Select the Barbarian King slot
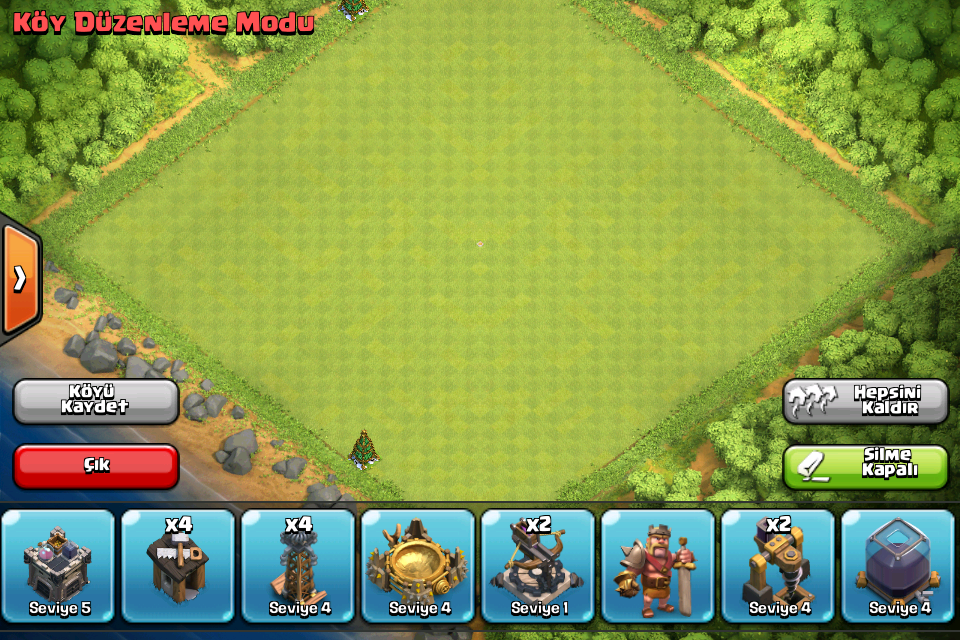This screenshot has height=640, width=960. click(x=658, y=566)
